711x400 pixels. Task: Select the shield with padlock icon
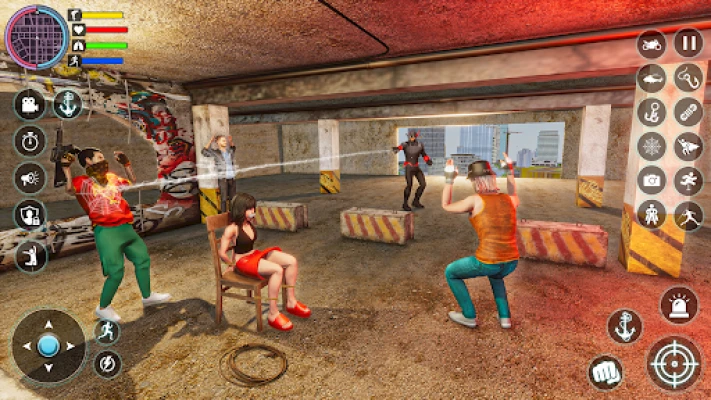point(29,214)
